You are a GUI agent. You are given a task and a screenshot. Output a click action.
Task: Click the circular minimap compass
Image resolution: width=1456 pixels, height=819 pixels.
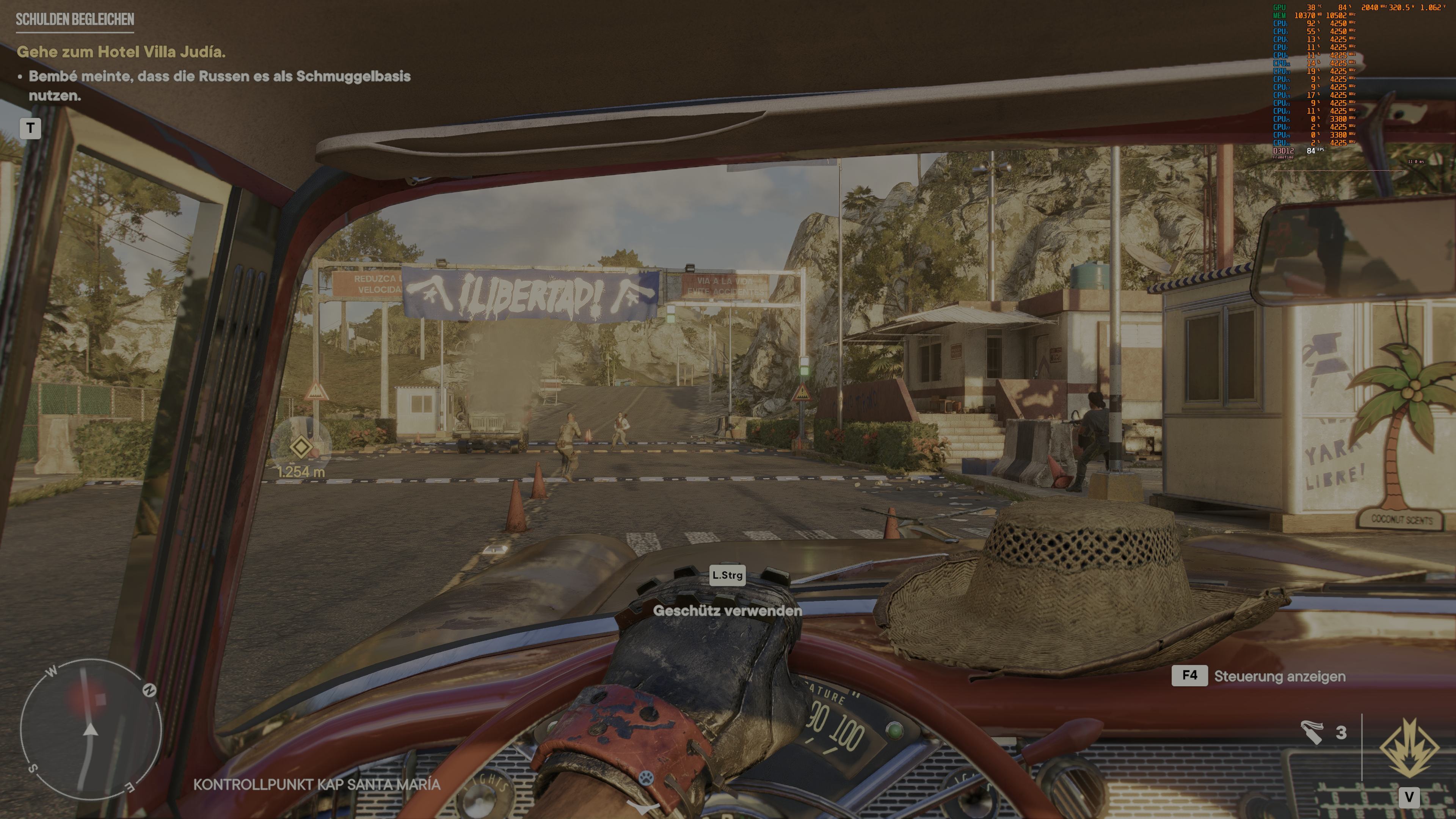click(x=91, y=729)
